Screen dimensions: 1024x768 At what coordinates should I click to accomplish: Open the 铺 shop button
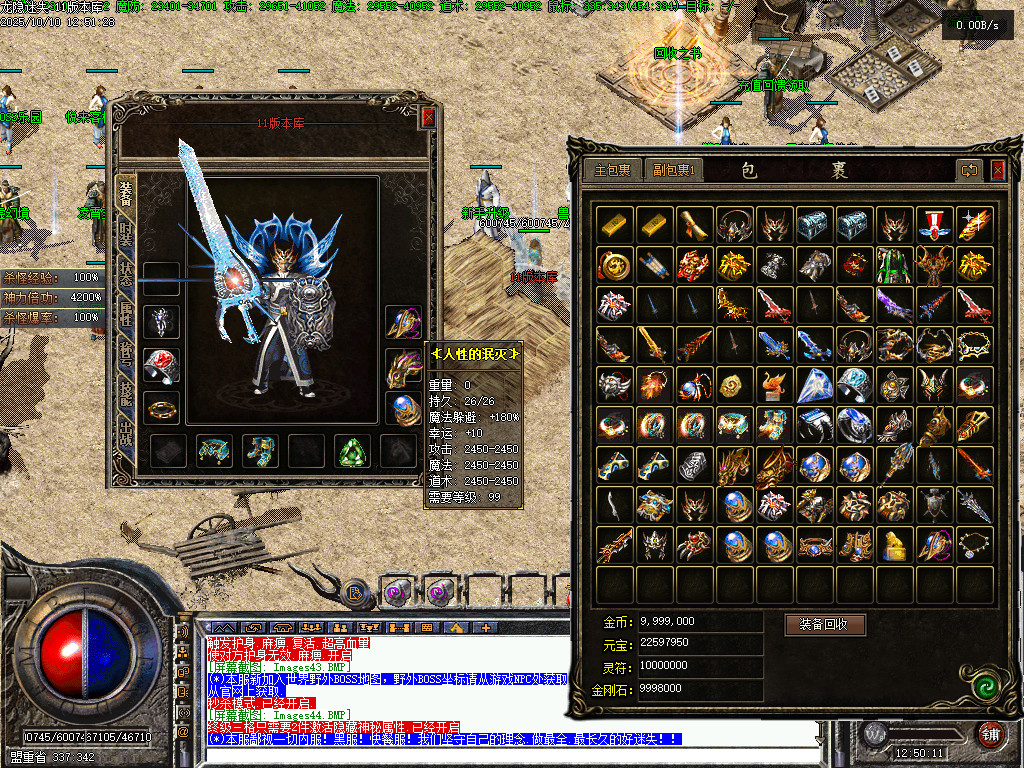click(991, 733)
